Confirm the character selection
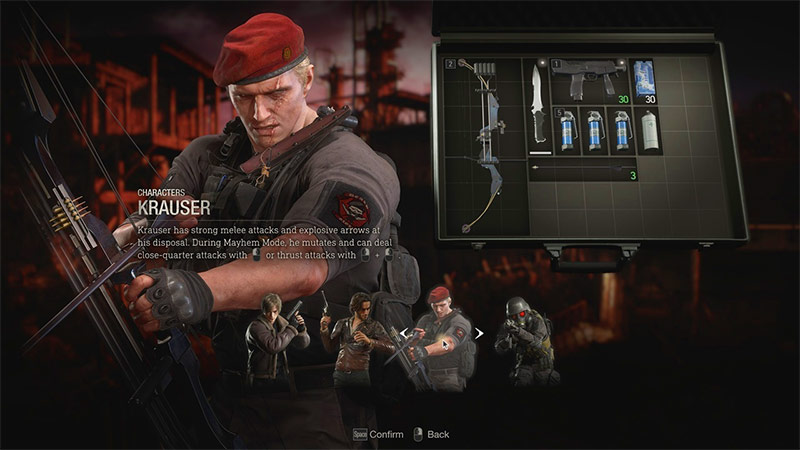Image resolution: width=800 pixels, height=450 pixels. tap(378, 434)
